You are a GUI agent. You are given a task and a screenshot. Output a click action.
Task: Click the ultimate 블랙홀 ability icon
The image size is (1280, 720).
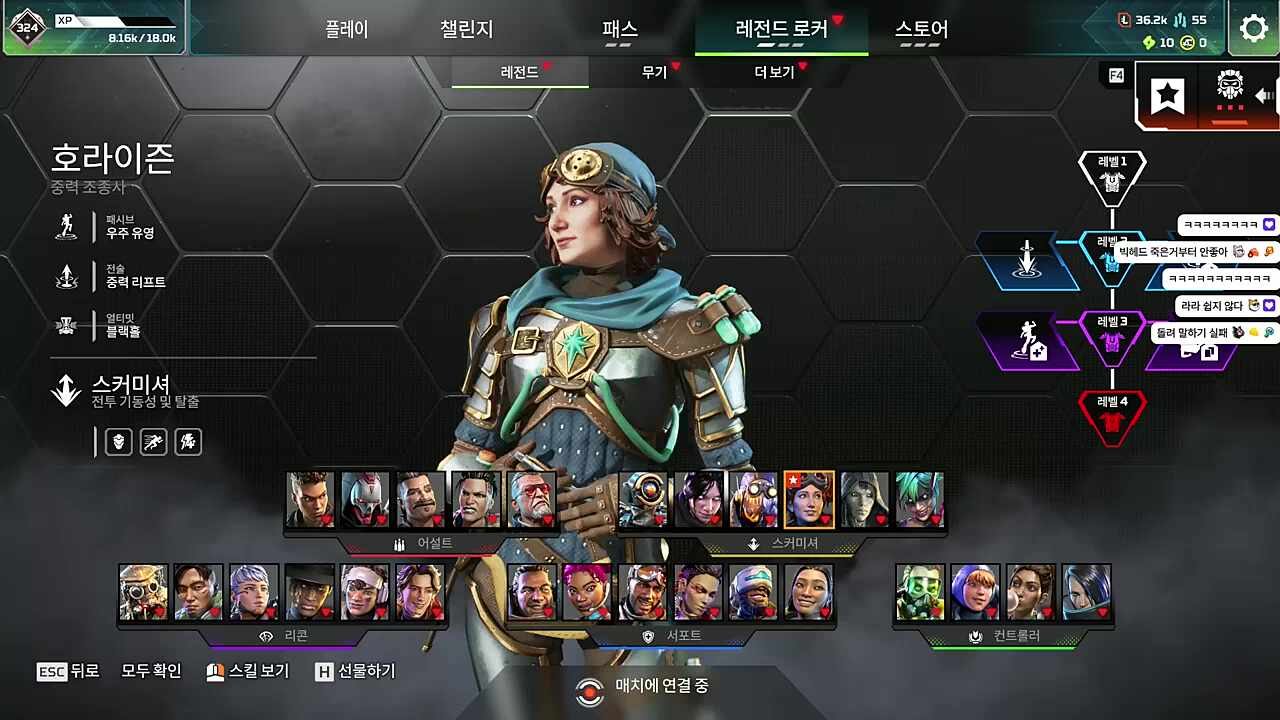coord(66,324)
